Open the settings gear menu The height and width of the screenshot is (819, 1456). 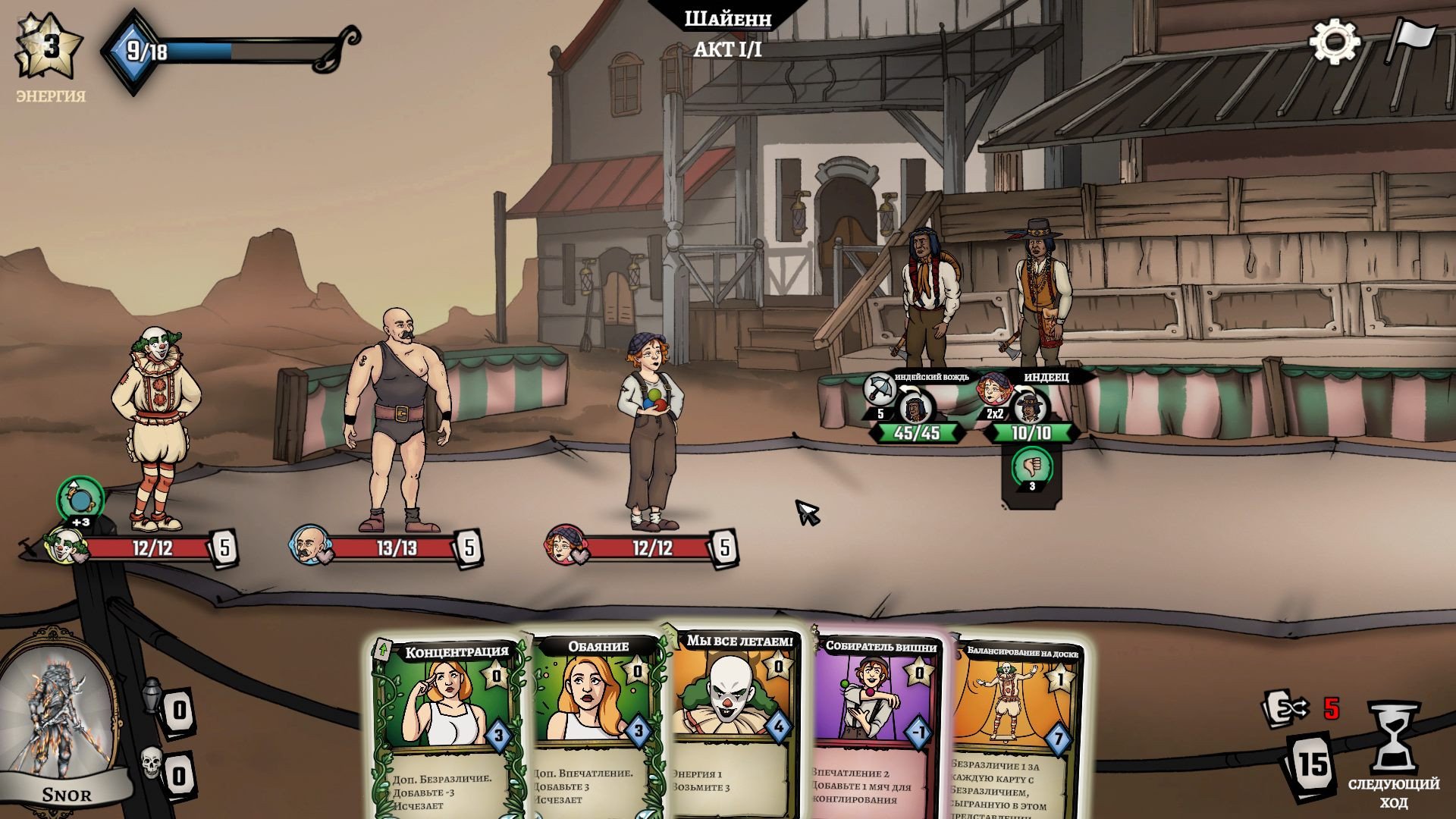(1334, 42)
